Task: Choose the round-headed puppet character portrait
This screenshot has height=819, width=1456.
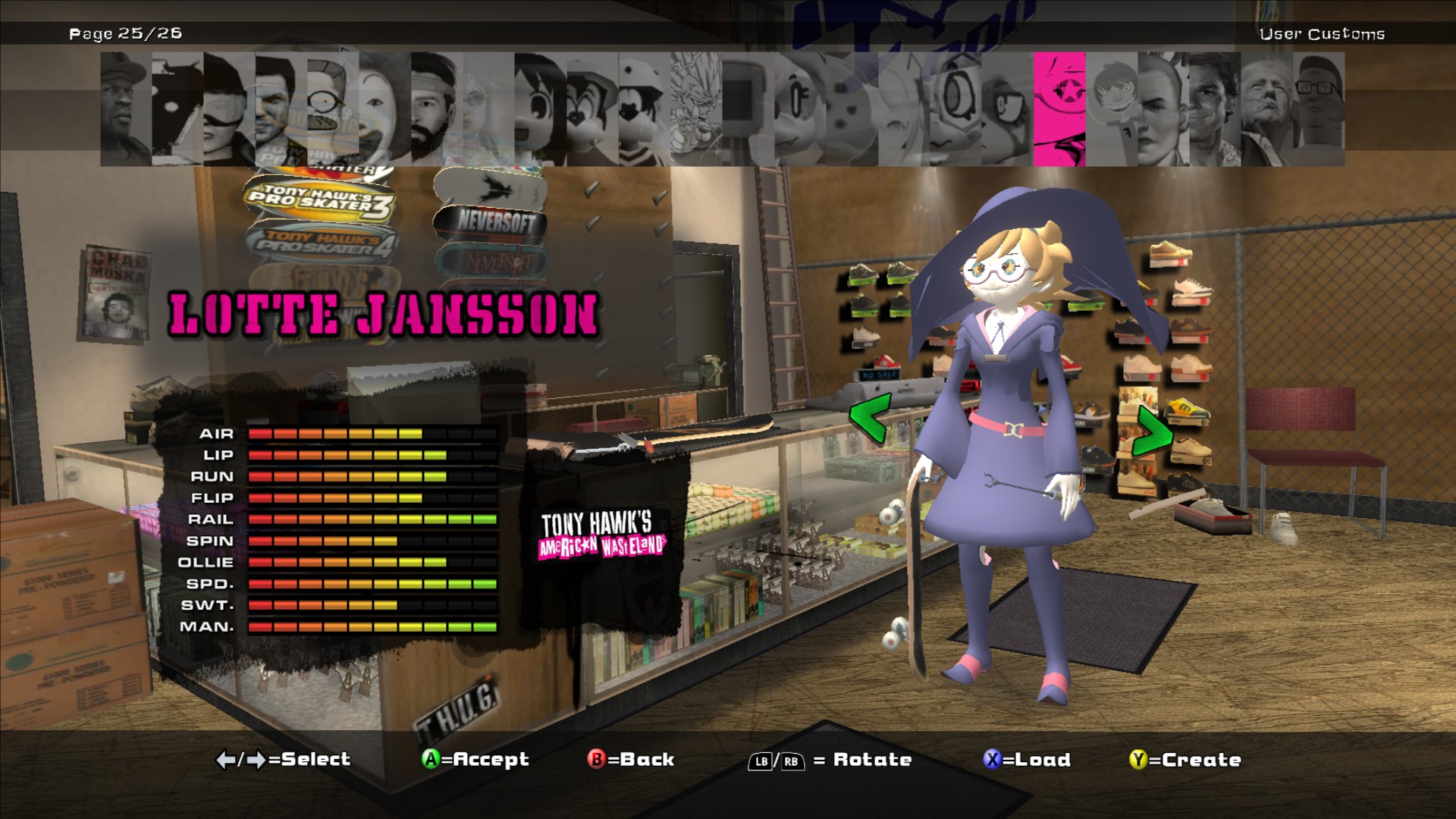Action: point(1111,109)
